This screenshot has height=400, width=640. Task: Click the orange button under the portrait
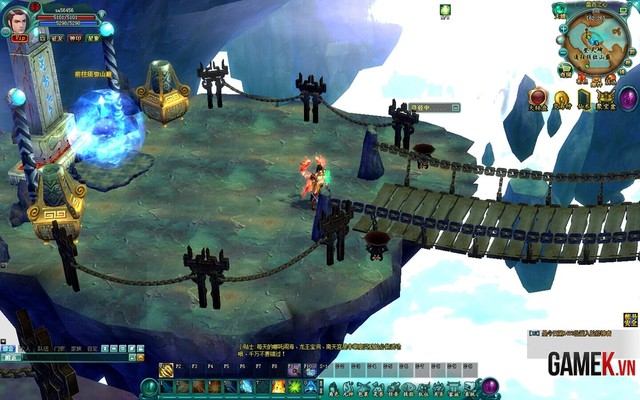pos(20,37)
